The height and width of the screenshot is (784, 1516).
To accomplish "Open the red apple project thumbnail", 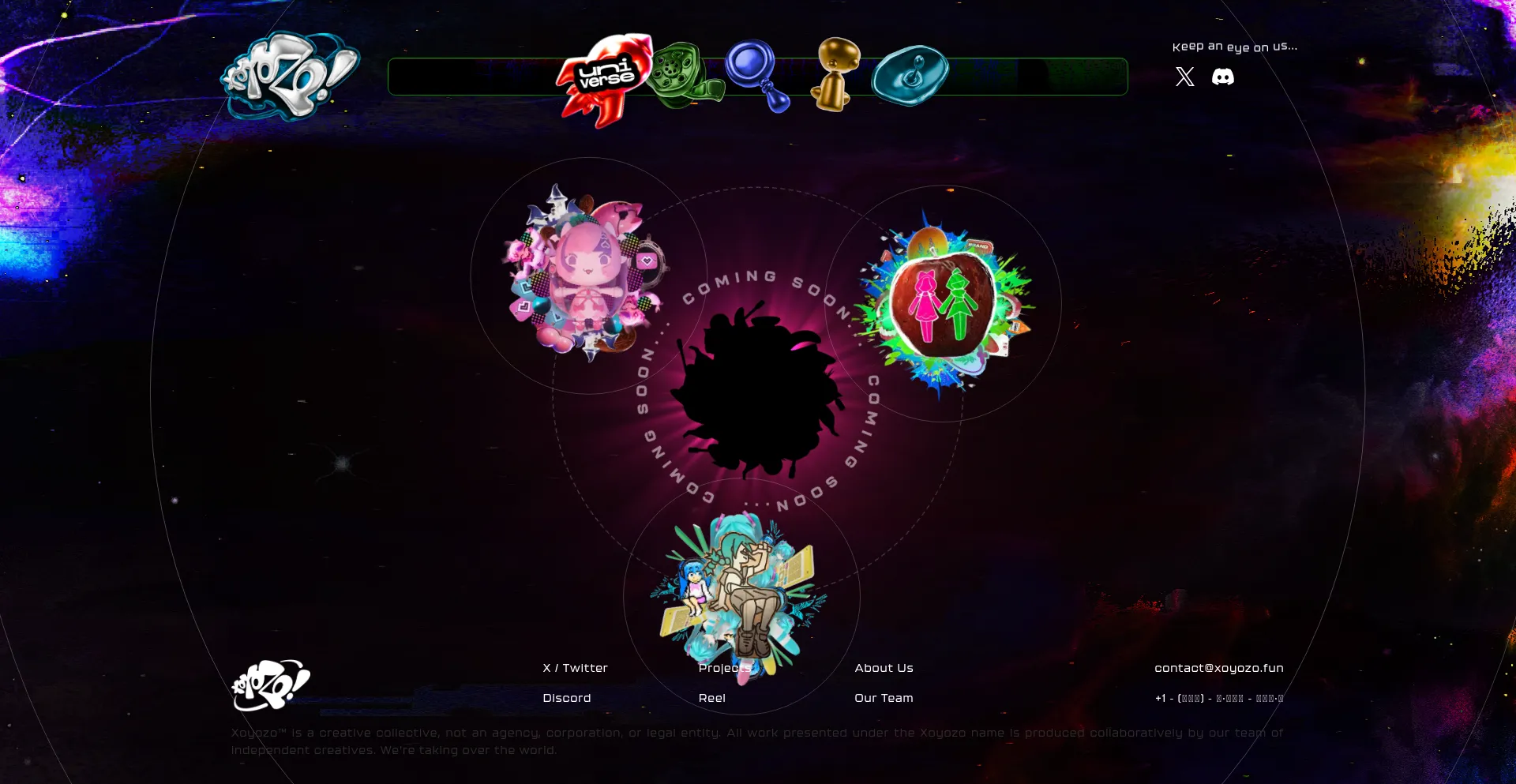I will 943,304.
